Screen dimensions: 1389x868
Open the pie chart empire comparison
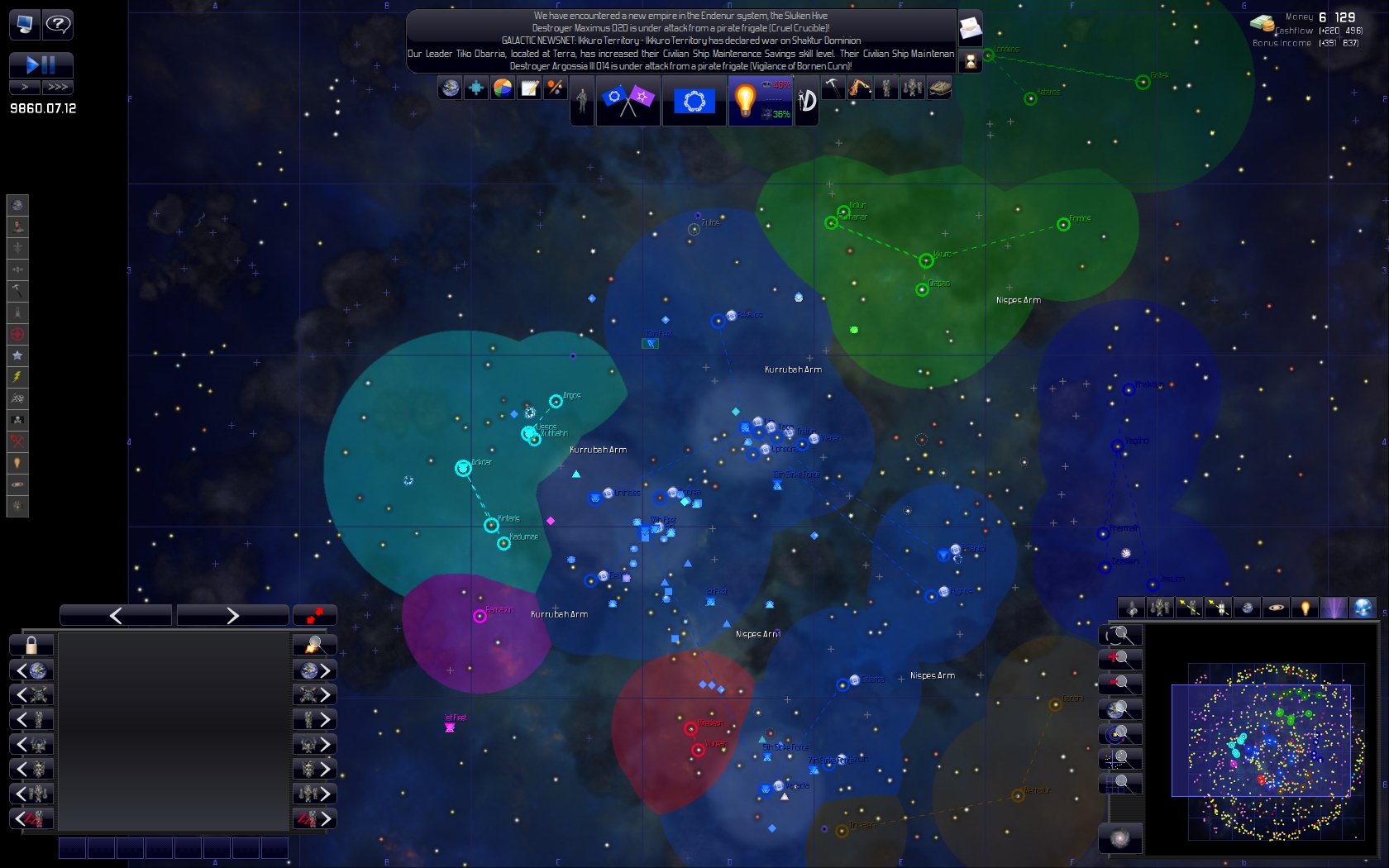503,88
